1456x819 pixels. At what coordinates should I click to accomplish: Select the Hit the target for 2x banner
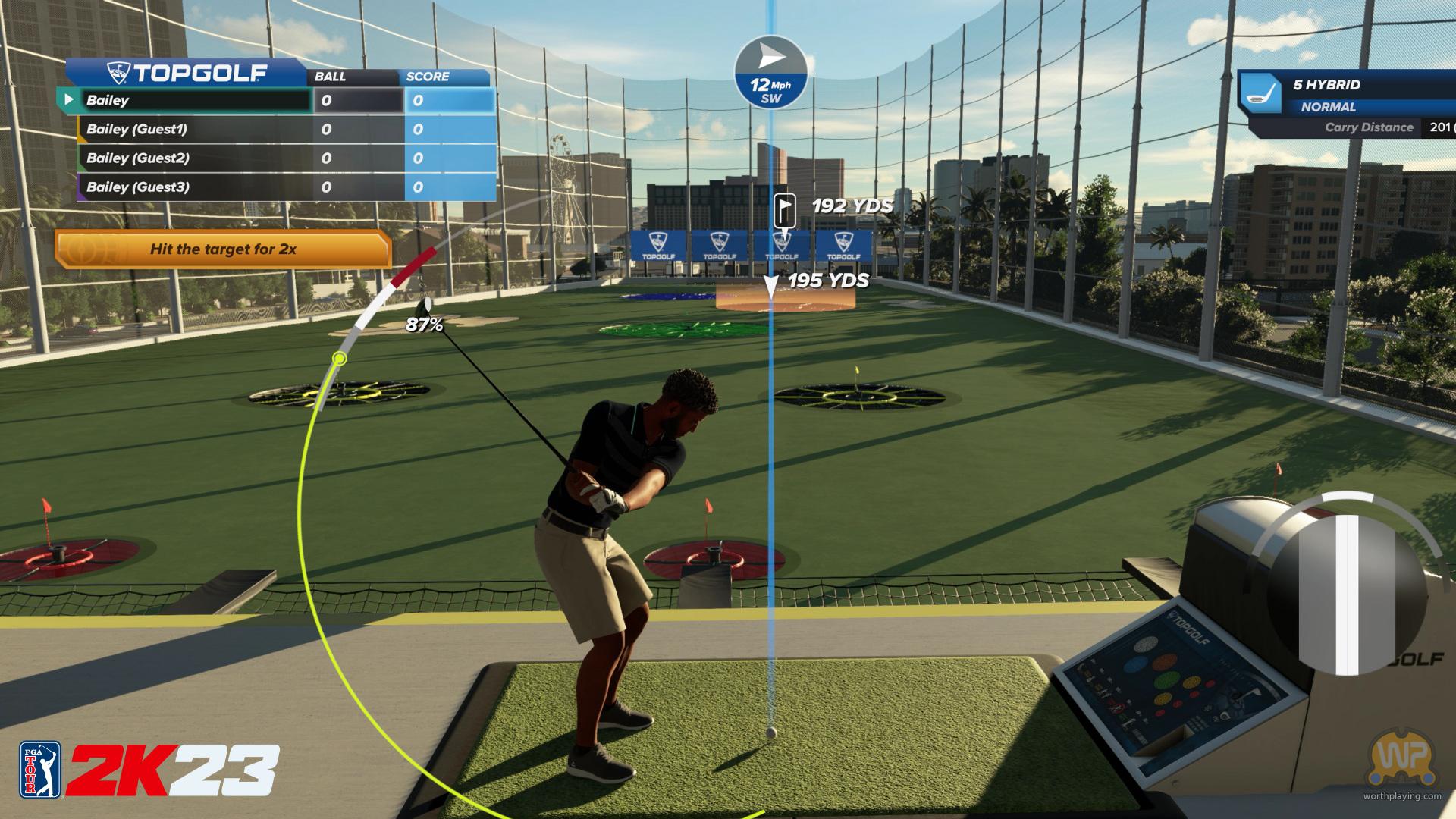click(223, 249)
